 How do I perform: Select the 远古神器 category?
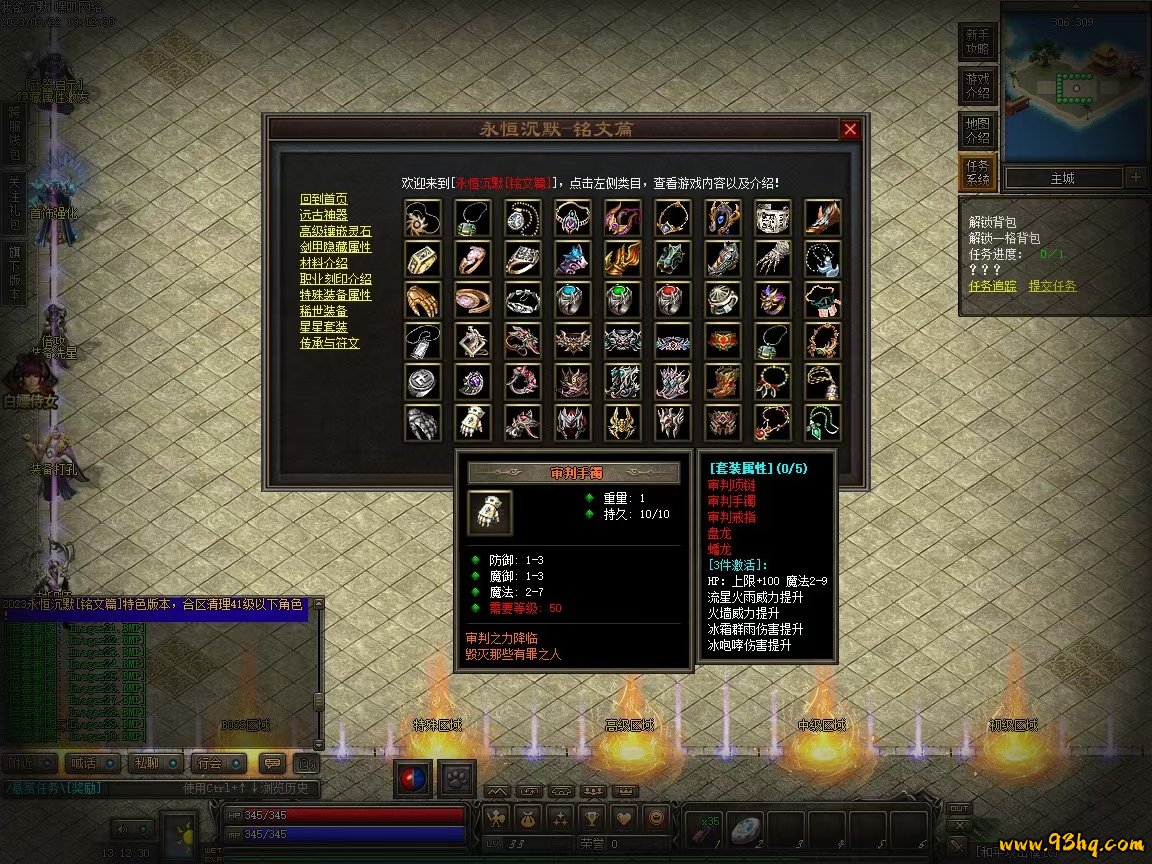324,215
